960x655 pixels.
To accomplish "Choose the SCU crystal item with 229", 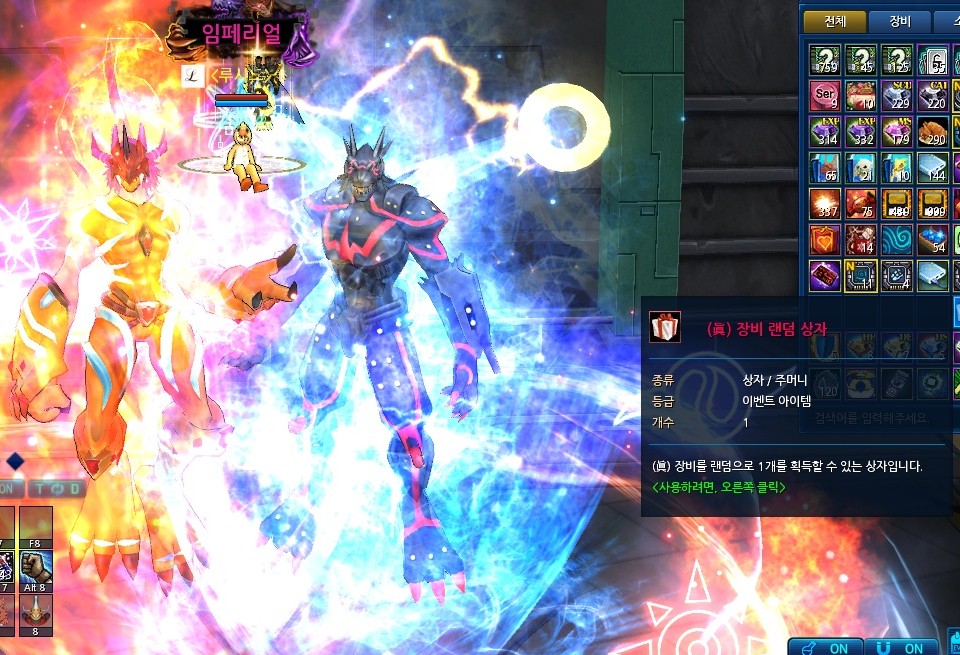I will [897, 95].
